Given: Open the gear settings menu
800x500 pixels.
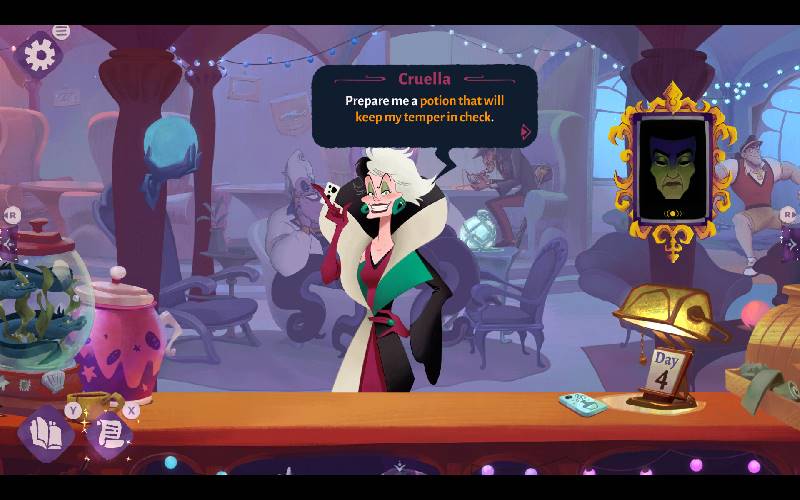Looking at the screenshot, I should point(40,54).
